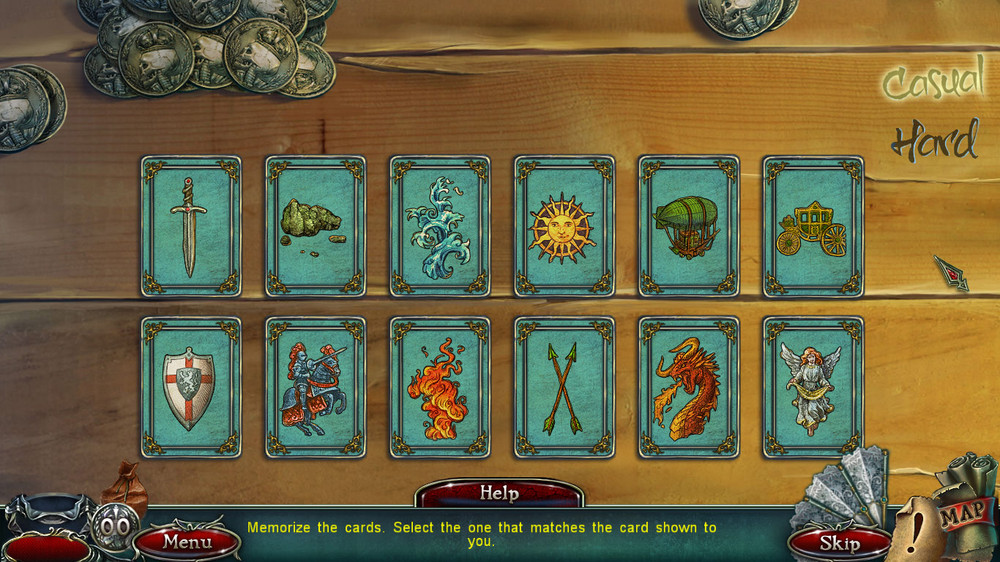Select the shield with red cross card

point(190,387)
